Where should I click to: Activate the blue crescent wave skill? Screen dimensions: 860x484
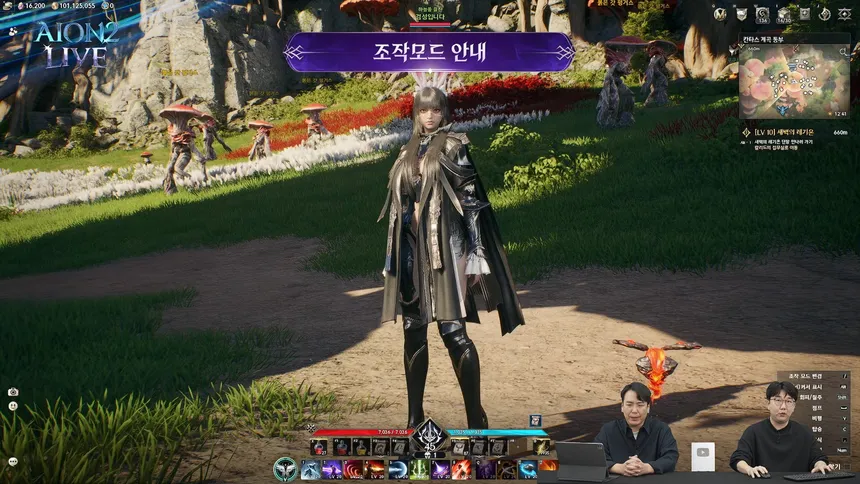(397, 469)
